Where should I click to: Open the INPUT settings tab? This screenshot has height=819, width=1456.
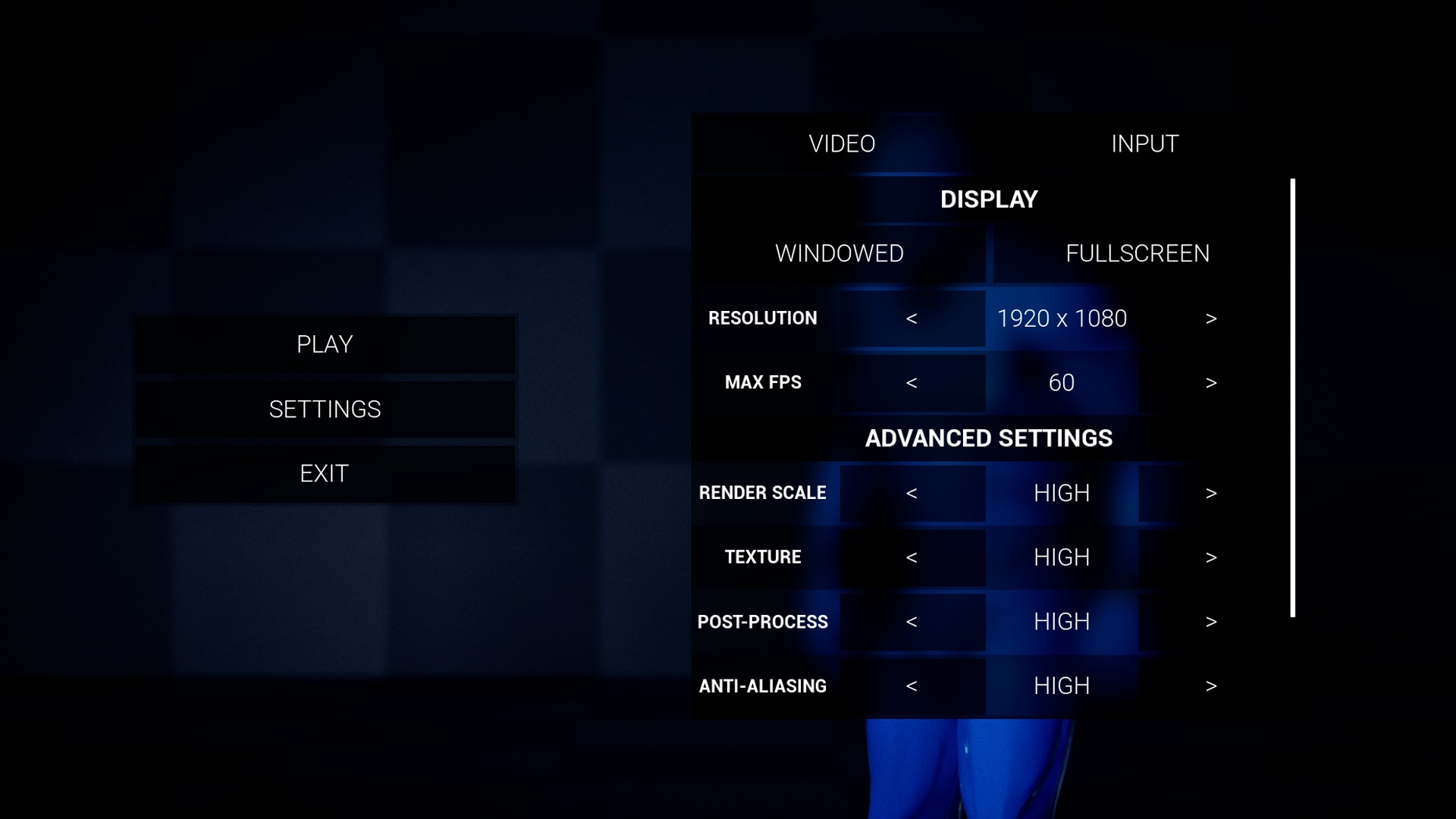point(1144,143)
